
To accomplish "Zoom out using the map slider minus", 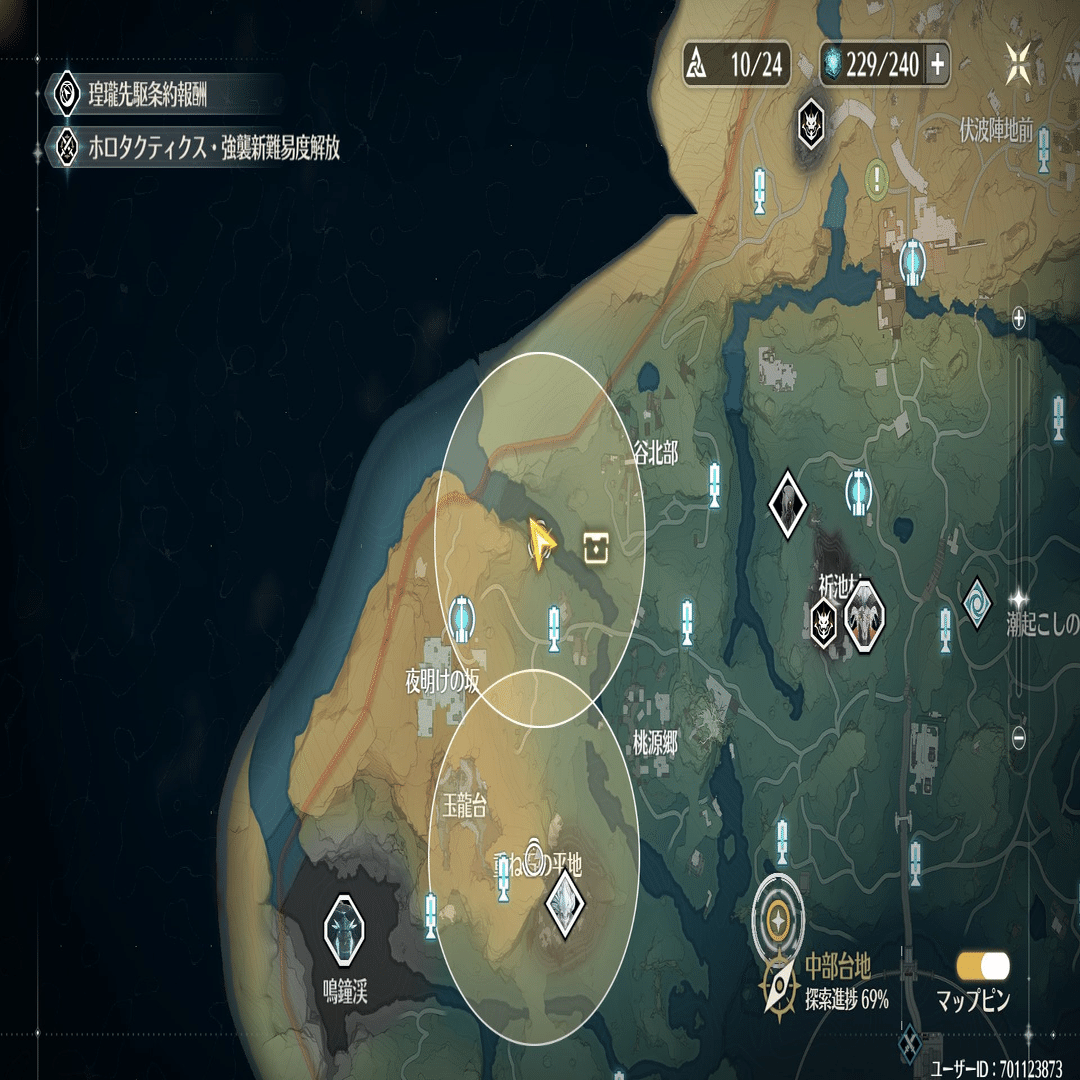I will [1019, 738].
